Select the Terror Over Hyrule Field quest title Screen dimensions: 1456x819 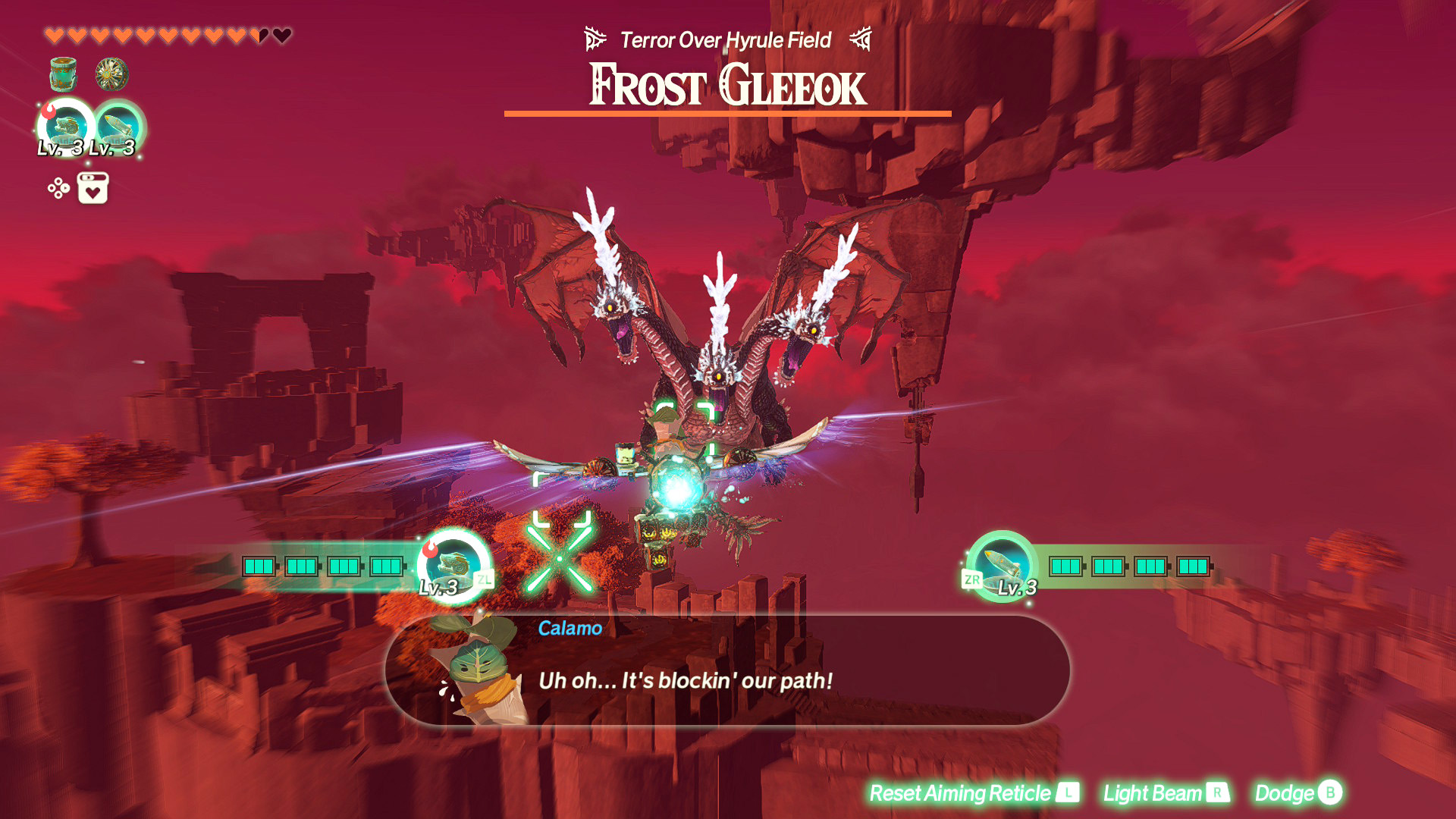pyautogui.click(x=726, y=39)
